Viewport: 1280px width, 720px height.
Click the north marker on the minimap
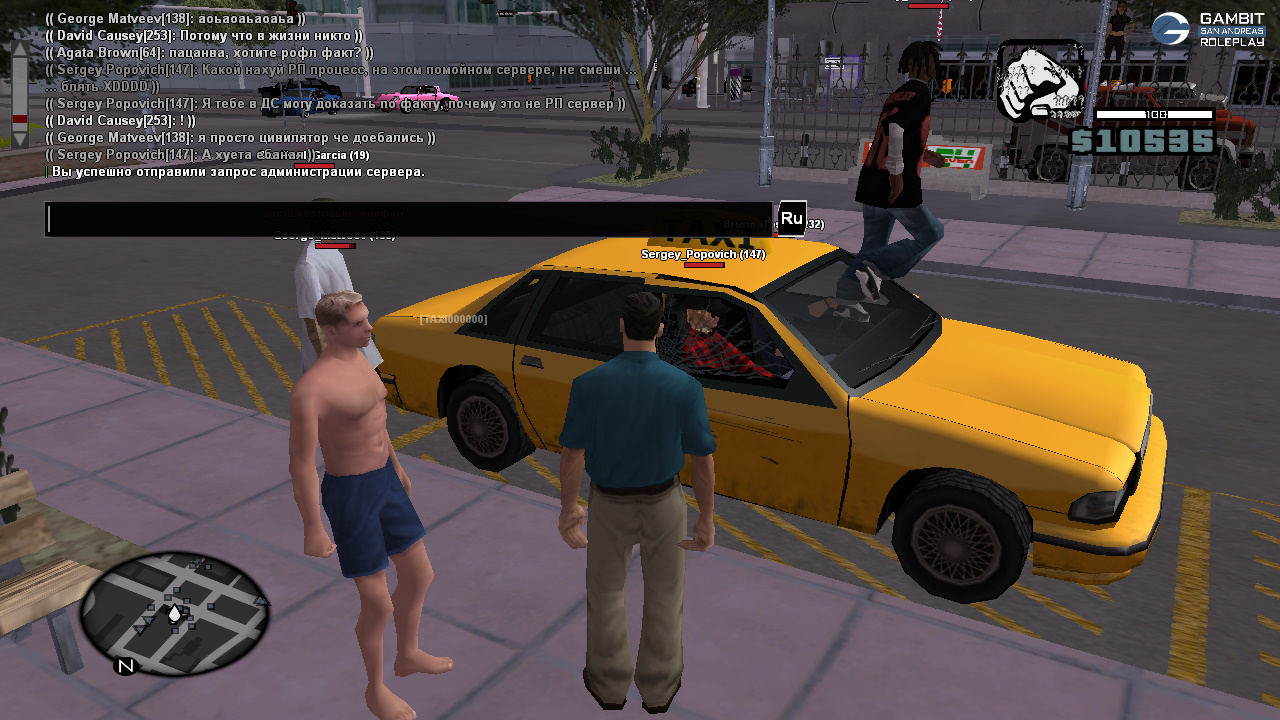click(125, 666)
